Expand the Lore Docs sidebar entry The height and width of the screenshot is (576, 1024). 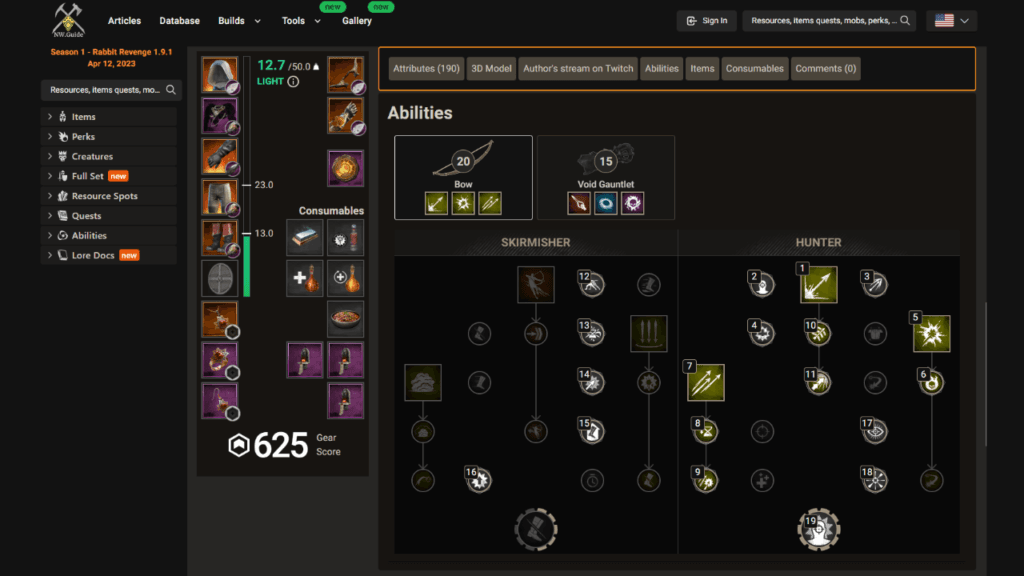pos(93,255)
